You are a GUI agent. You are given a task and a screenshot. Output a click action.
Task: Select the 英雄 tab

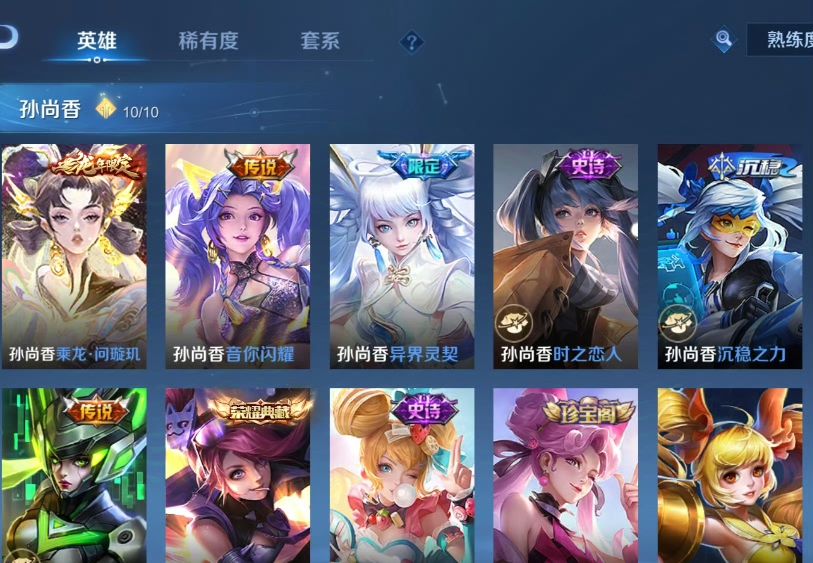97,41
